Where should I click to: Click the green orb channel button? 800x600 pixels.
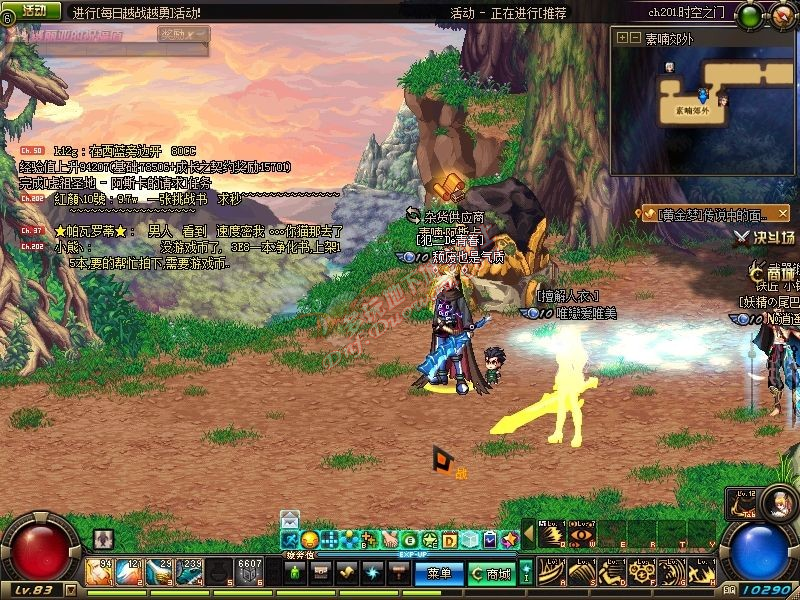pos(749,15)
